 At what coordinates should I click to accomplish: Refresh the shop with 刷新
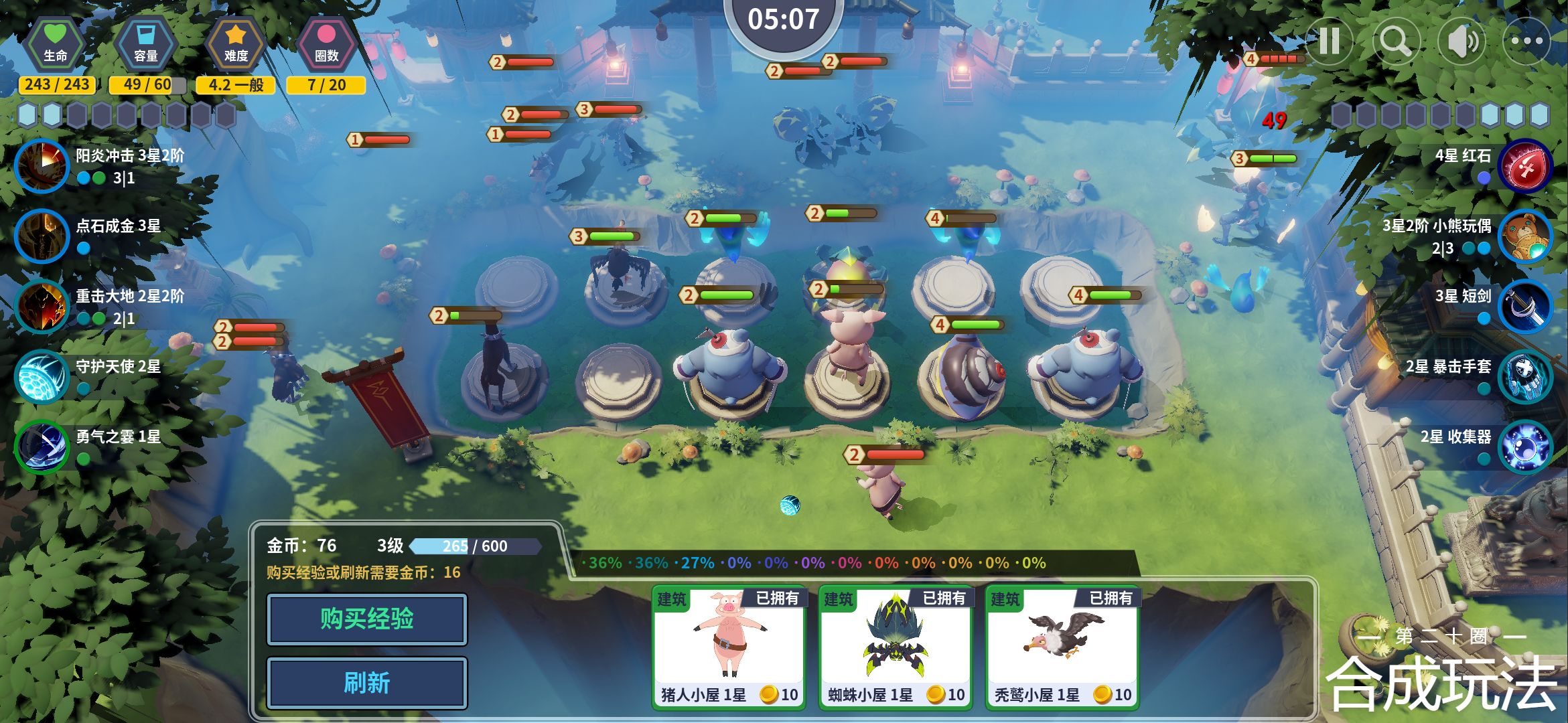point(366,683)
